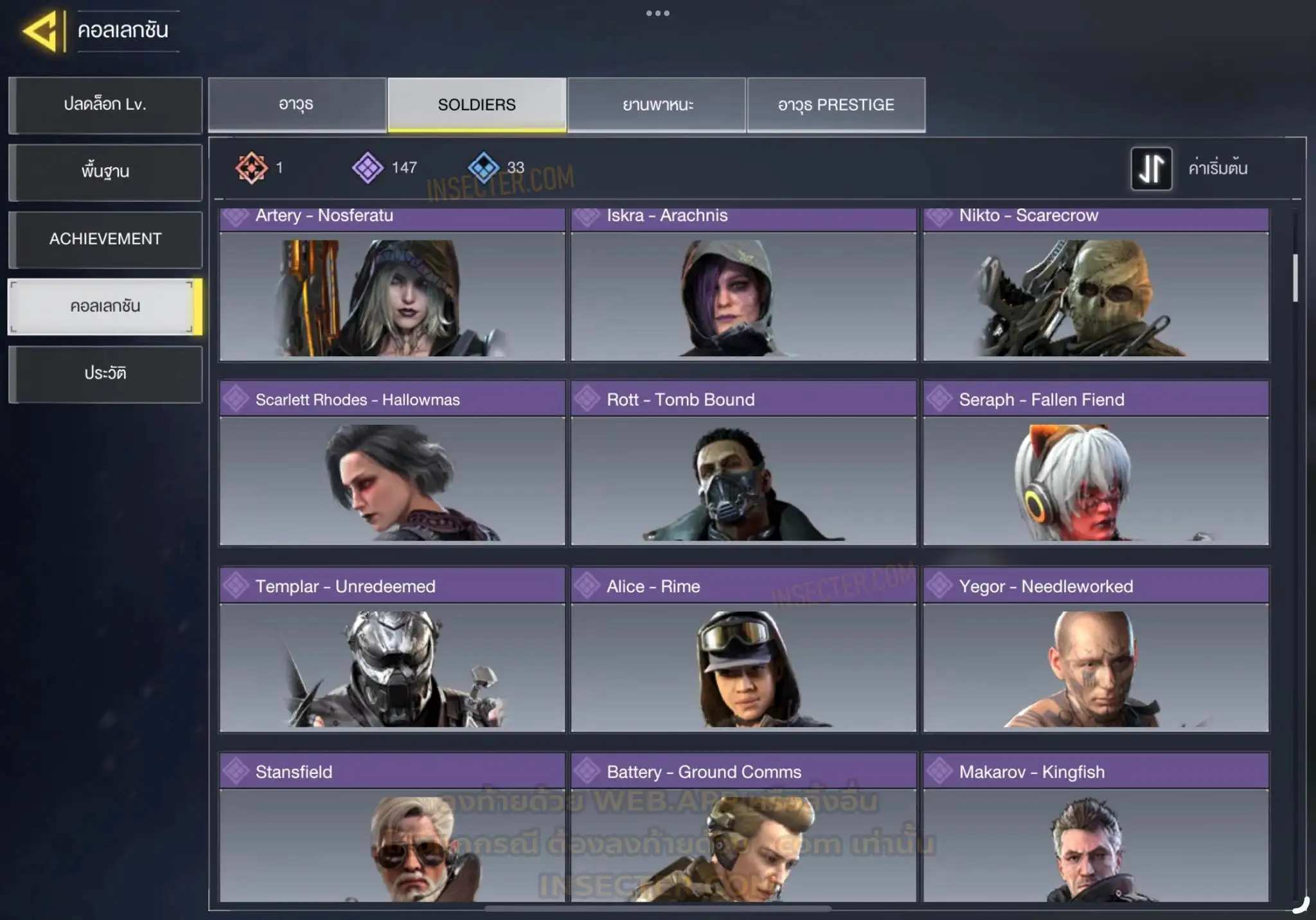Pick the Seraph - Fallen Fiend soldier card
1316x920 pixels.
[1096, 464]
